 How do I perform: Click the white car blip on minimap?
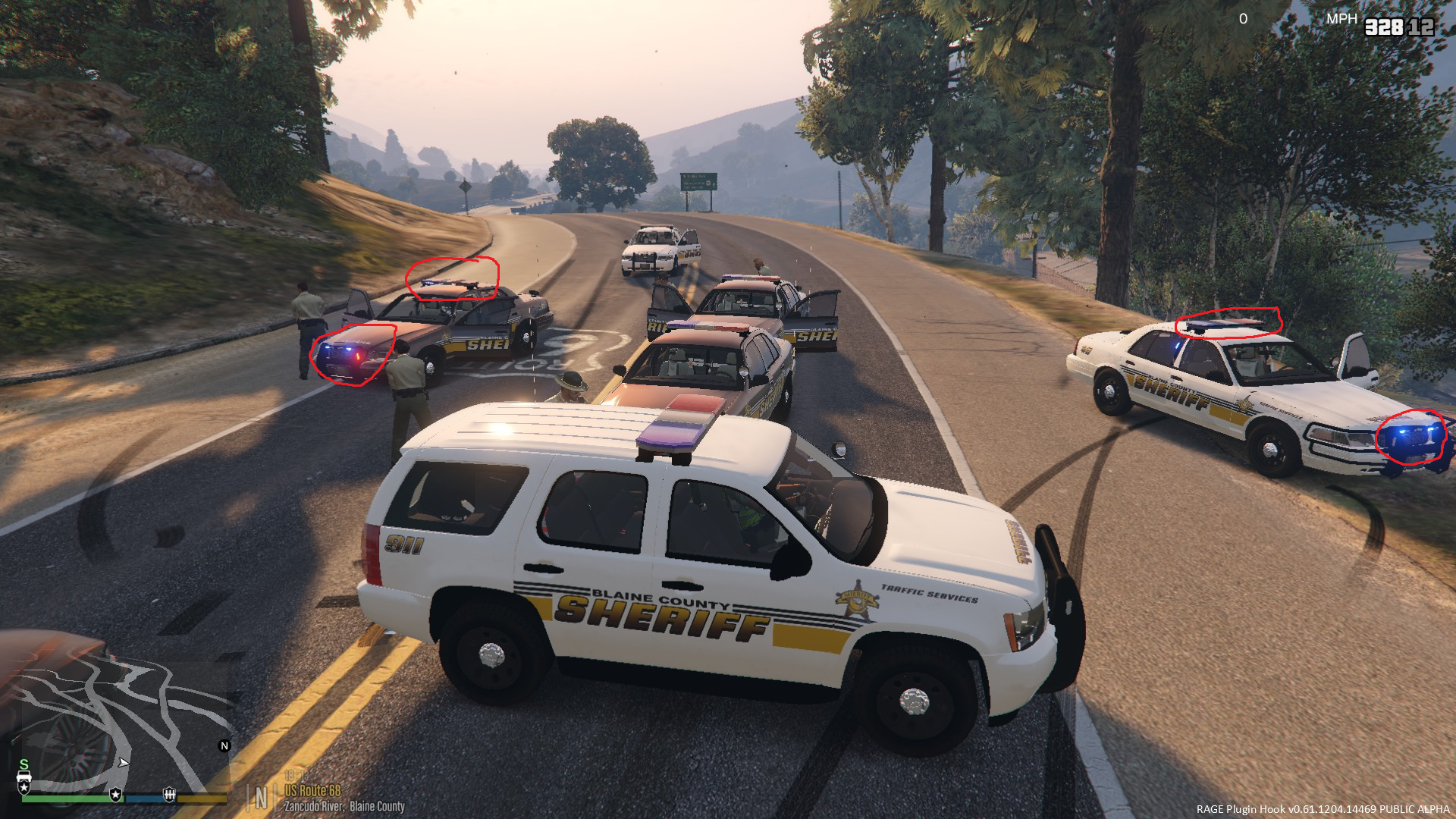[x=24, y=778]
